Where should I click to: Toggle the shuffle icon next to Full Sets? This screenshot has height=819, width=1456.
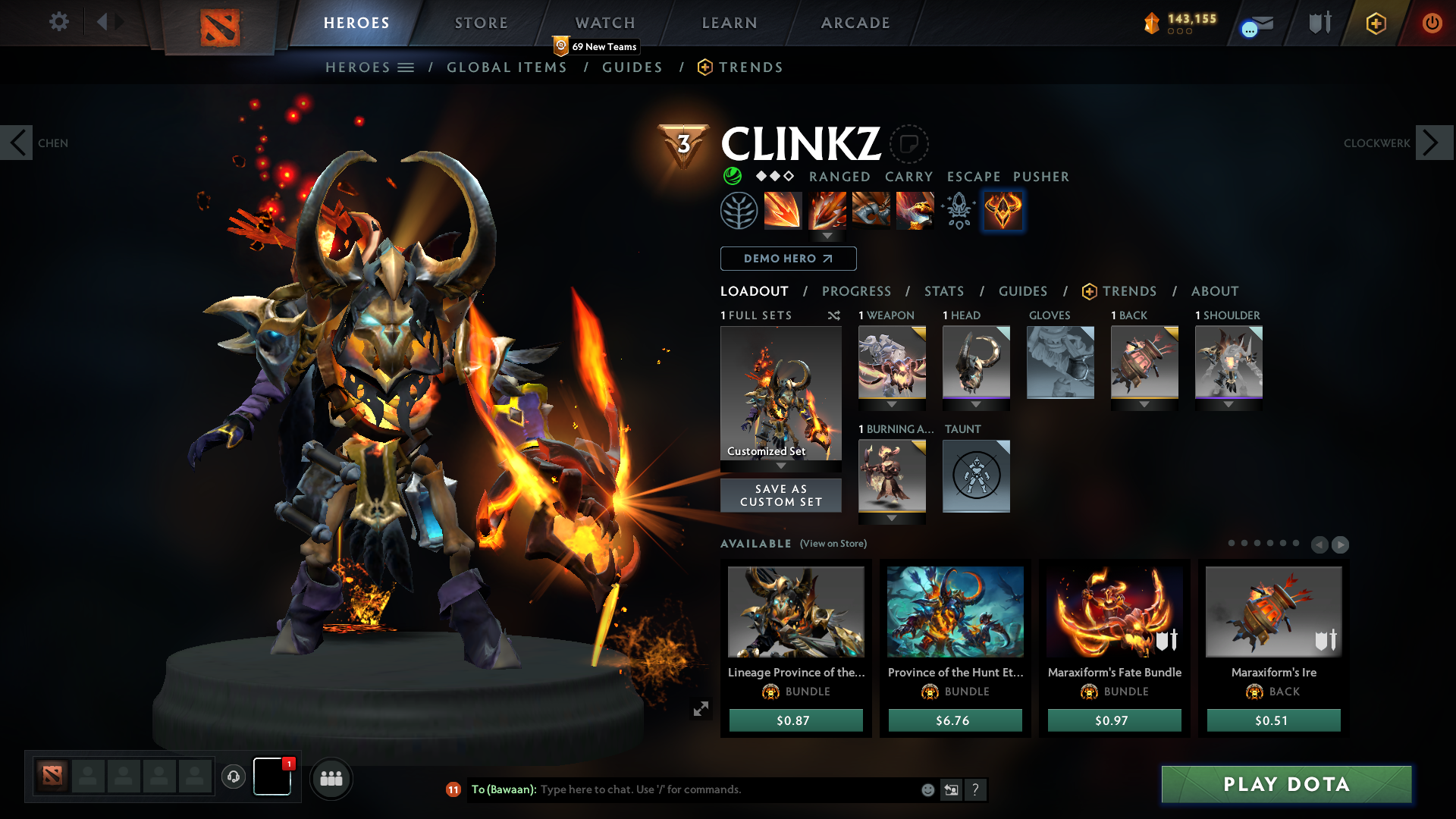(833, 315)
